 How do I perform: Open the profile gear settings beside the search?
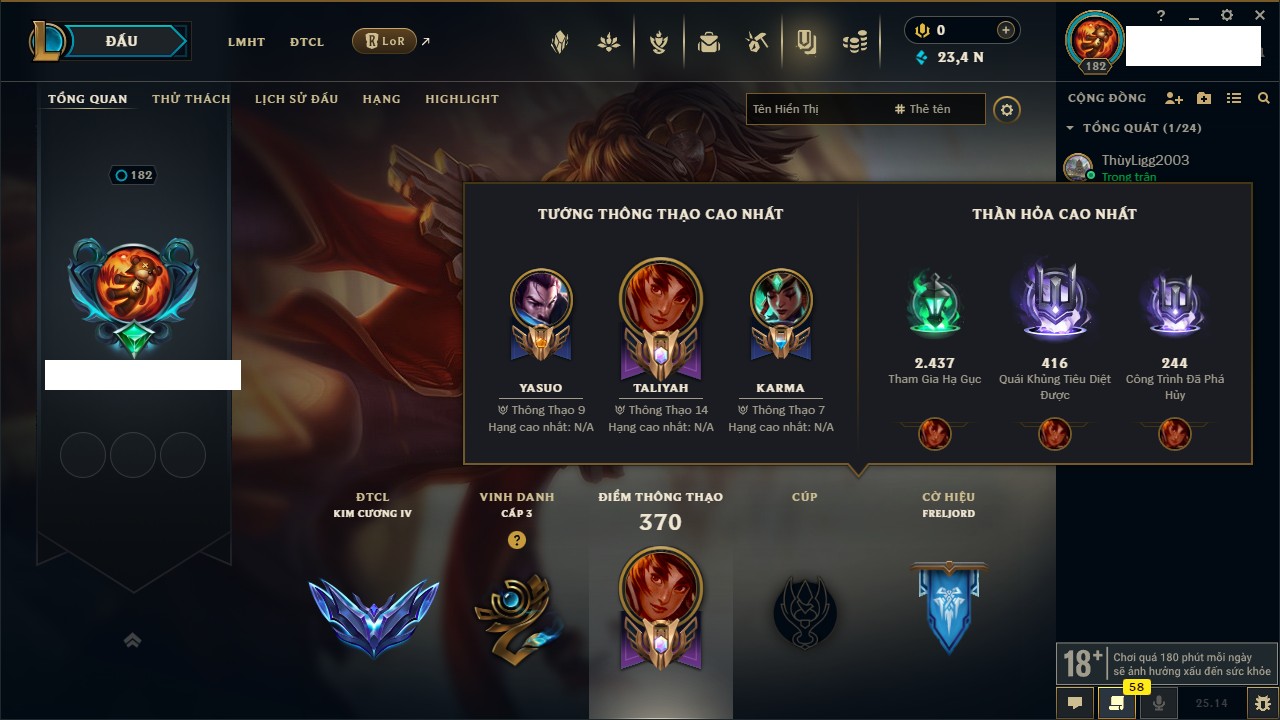[x=1007, y=109]
